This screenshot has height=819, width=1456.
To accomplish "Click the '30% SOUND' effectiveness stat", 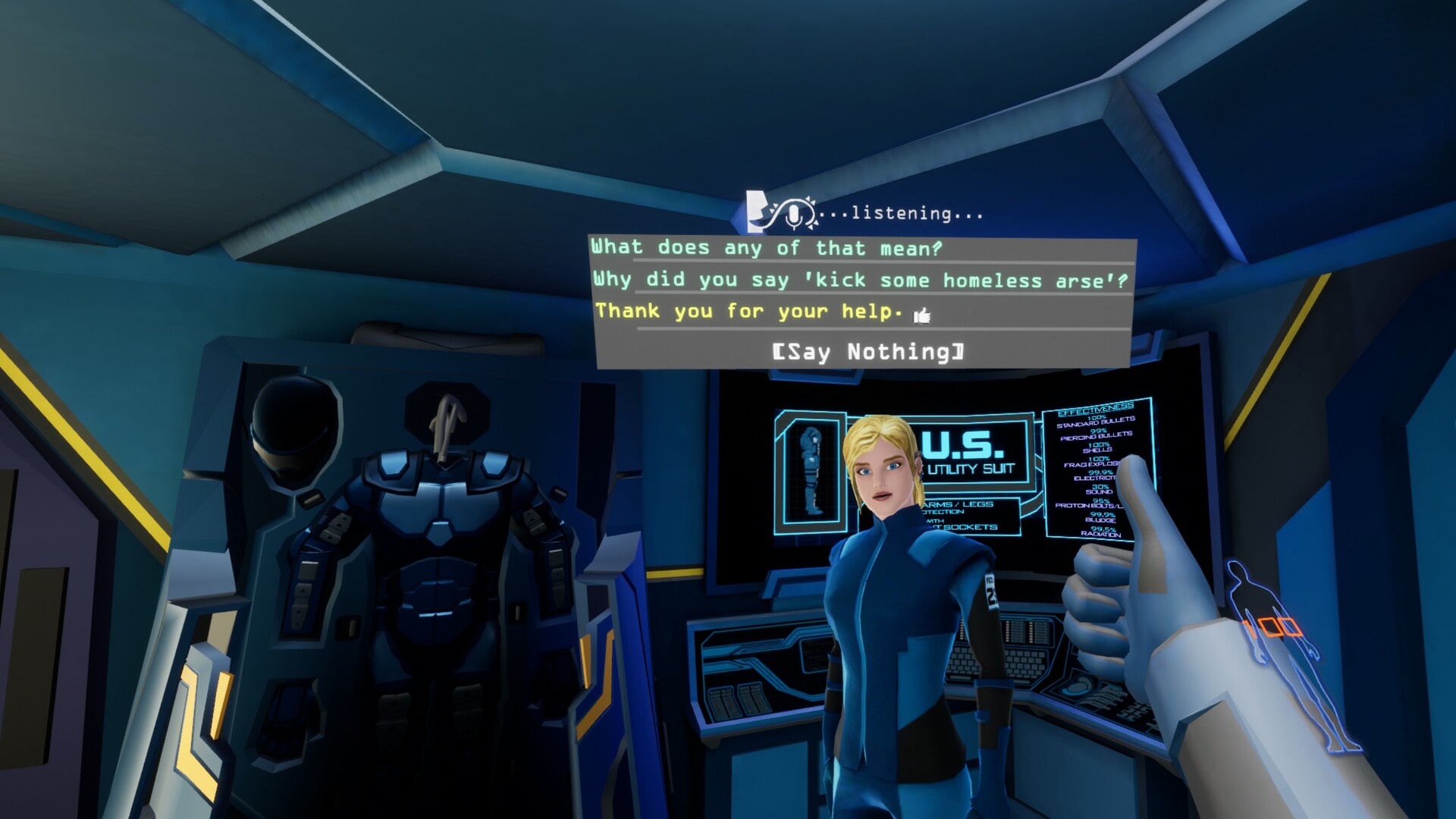I will (1099, 488).
